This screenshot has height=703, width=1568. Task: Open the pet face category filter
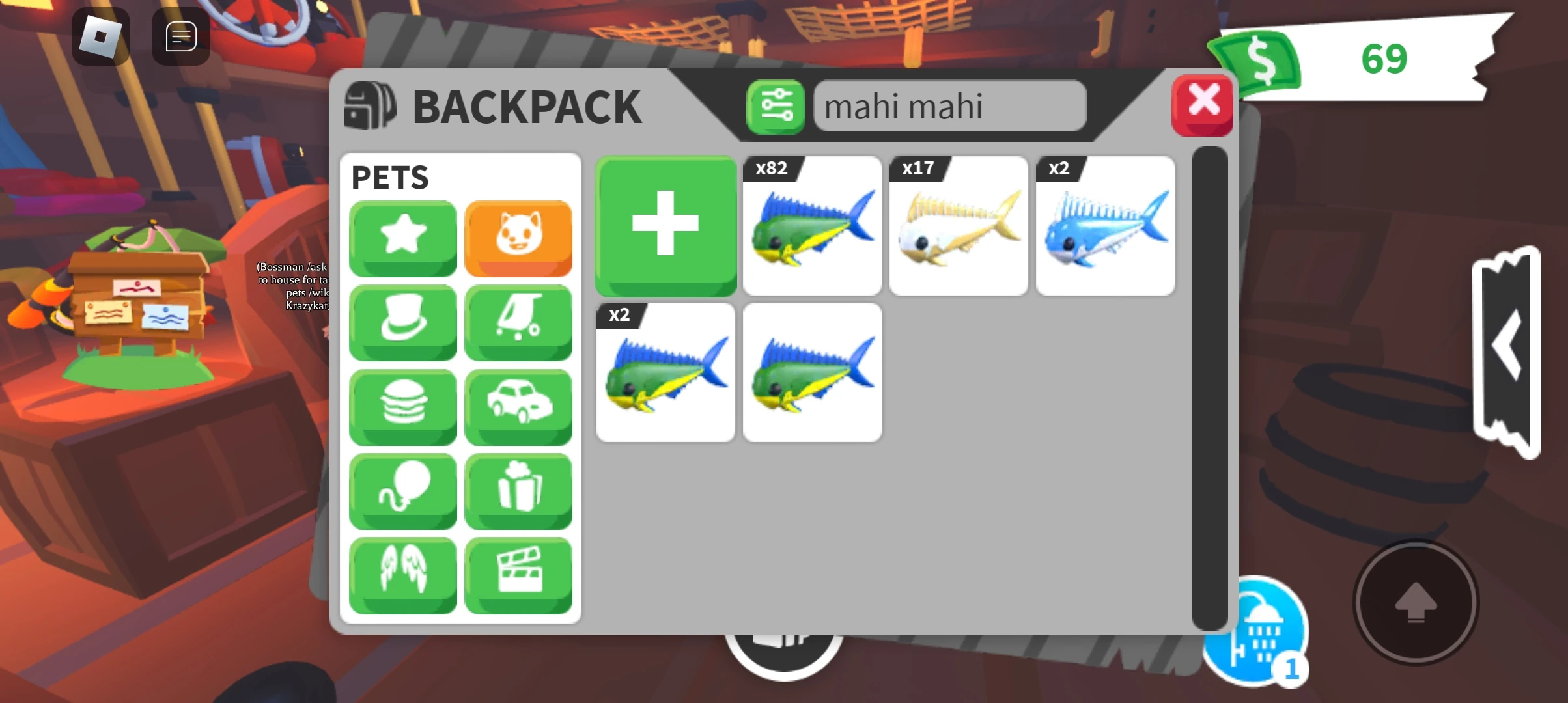pos(518,238)
